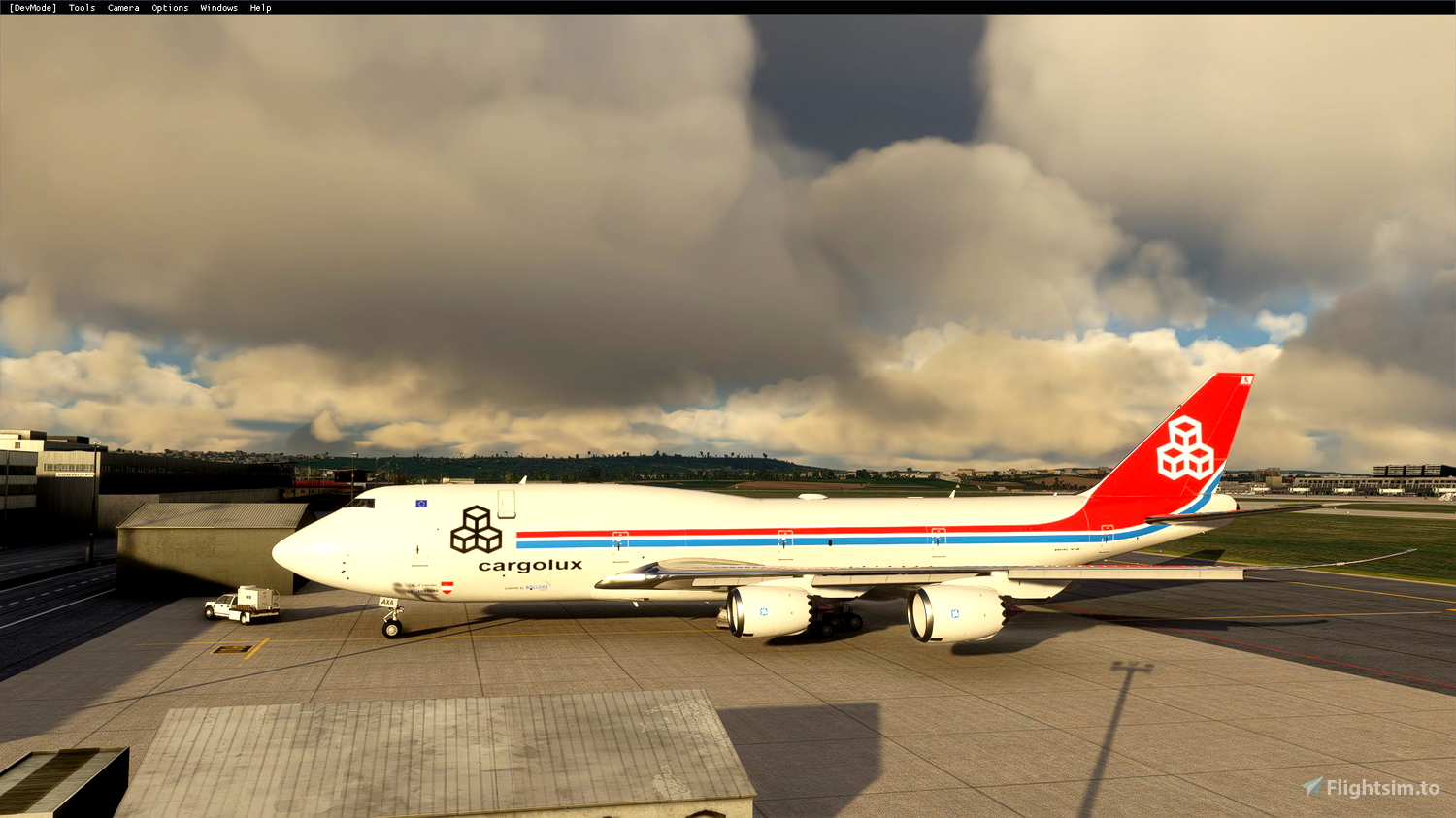Open the DevMode menu
This screenshot has height=818, width=1456.
[31, 7]
